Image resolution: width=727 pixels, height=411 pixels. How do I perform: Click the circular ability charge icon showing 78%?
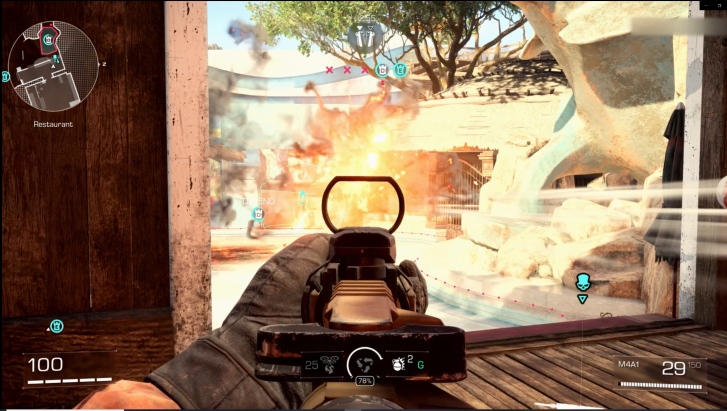click(365, 366)
